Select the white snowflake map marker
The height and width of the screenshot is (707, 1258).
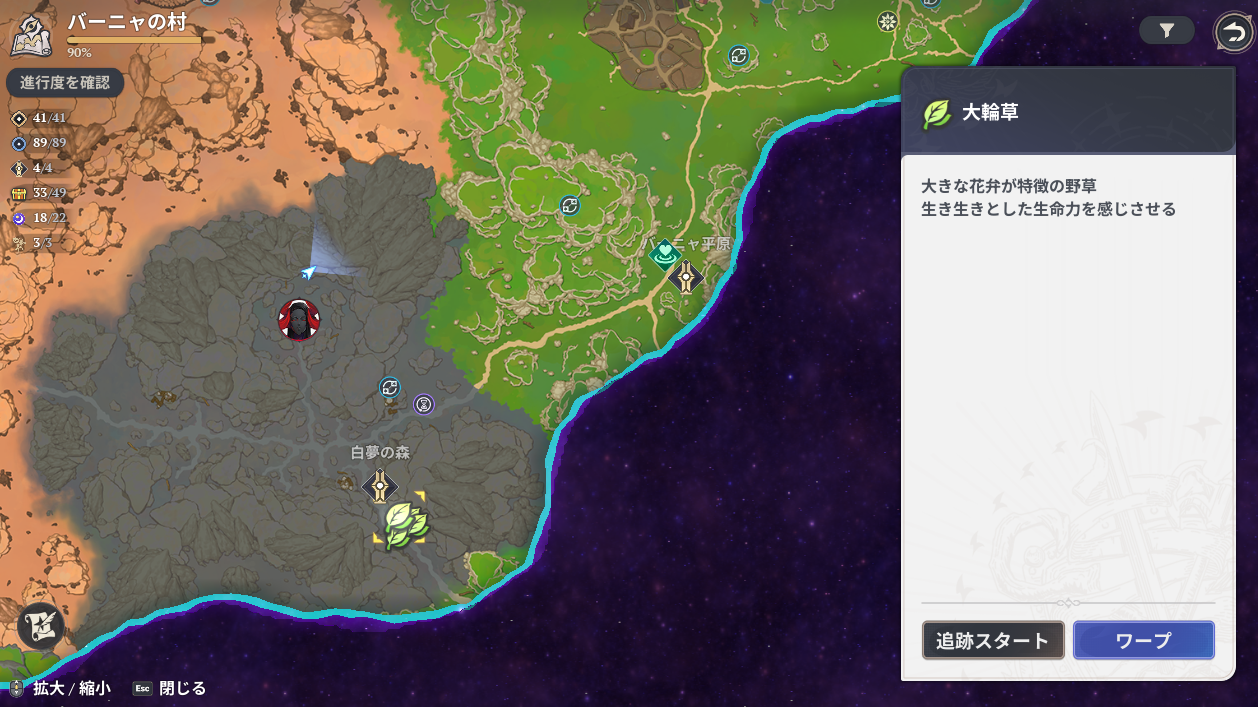(x=886, y=22)
